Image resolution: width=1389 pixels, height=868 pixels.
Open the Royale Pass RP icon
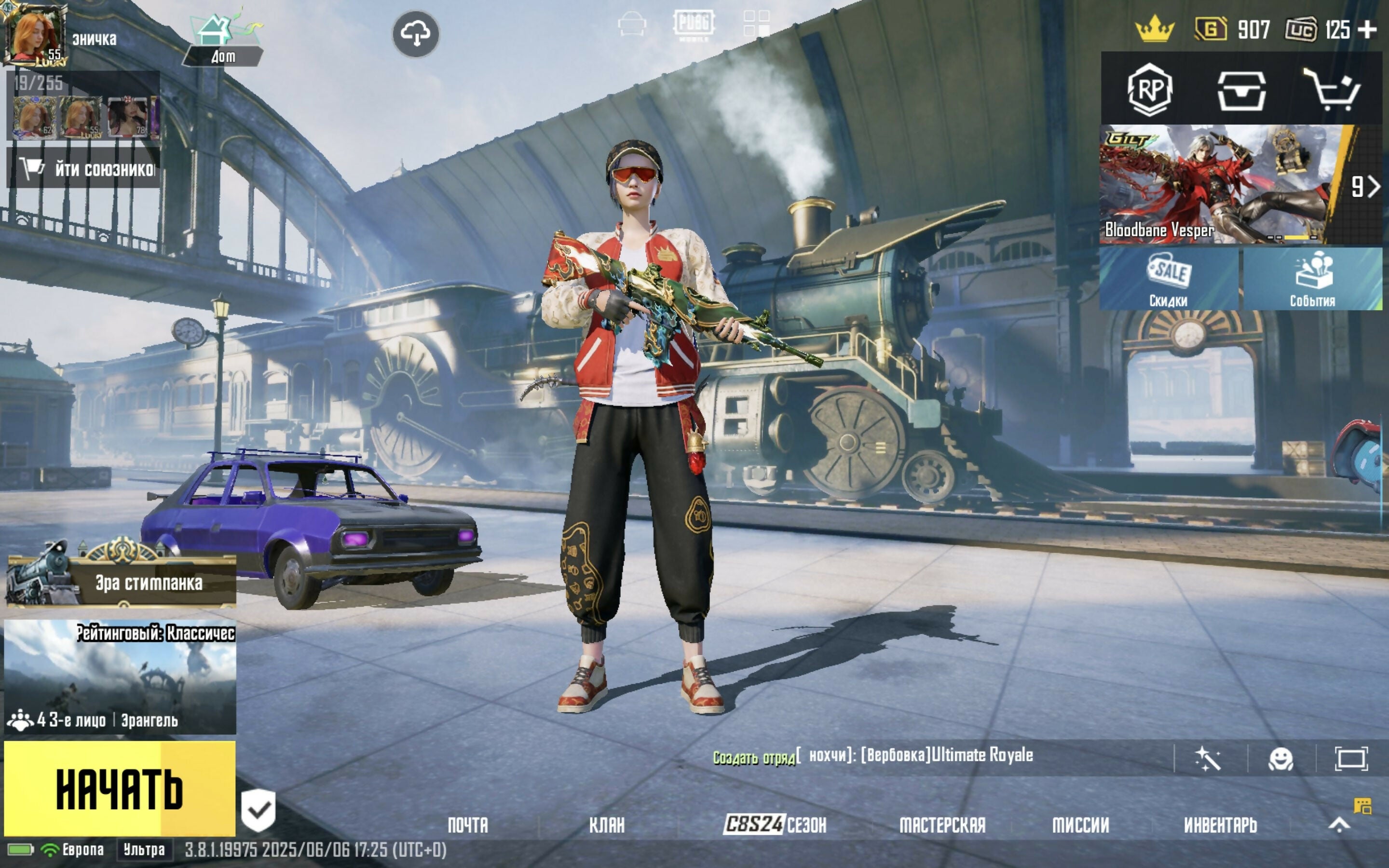pyautogui.click(x=1149, y=90)
